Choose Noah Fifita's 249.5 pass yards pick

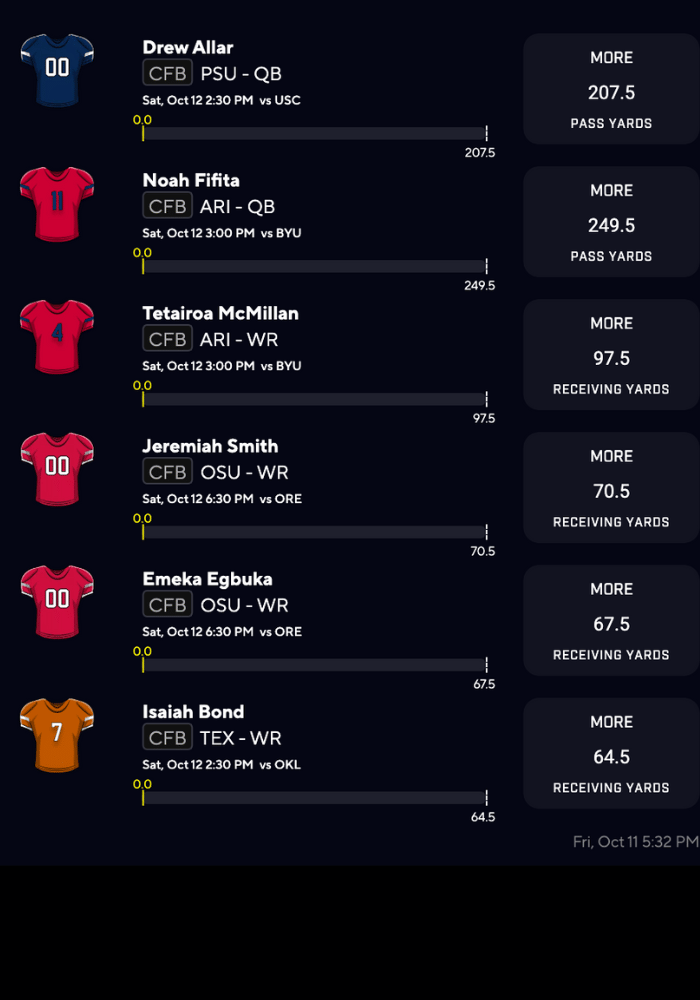pyautogui.click(x=611, y=223)
